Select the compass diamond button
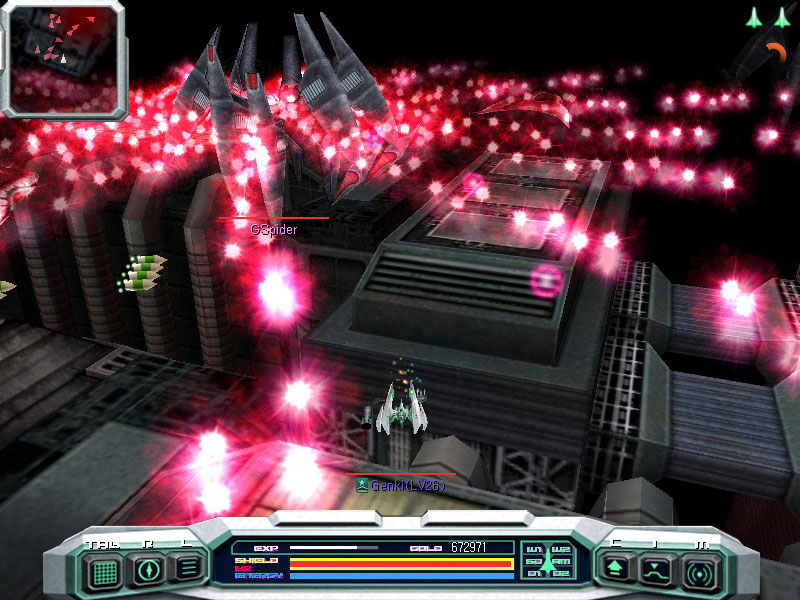 point(150,570)
